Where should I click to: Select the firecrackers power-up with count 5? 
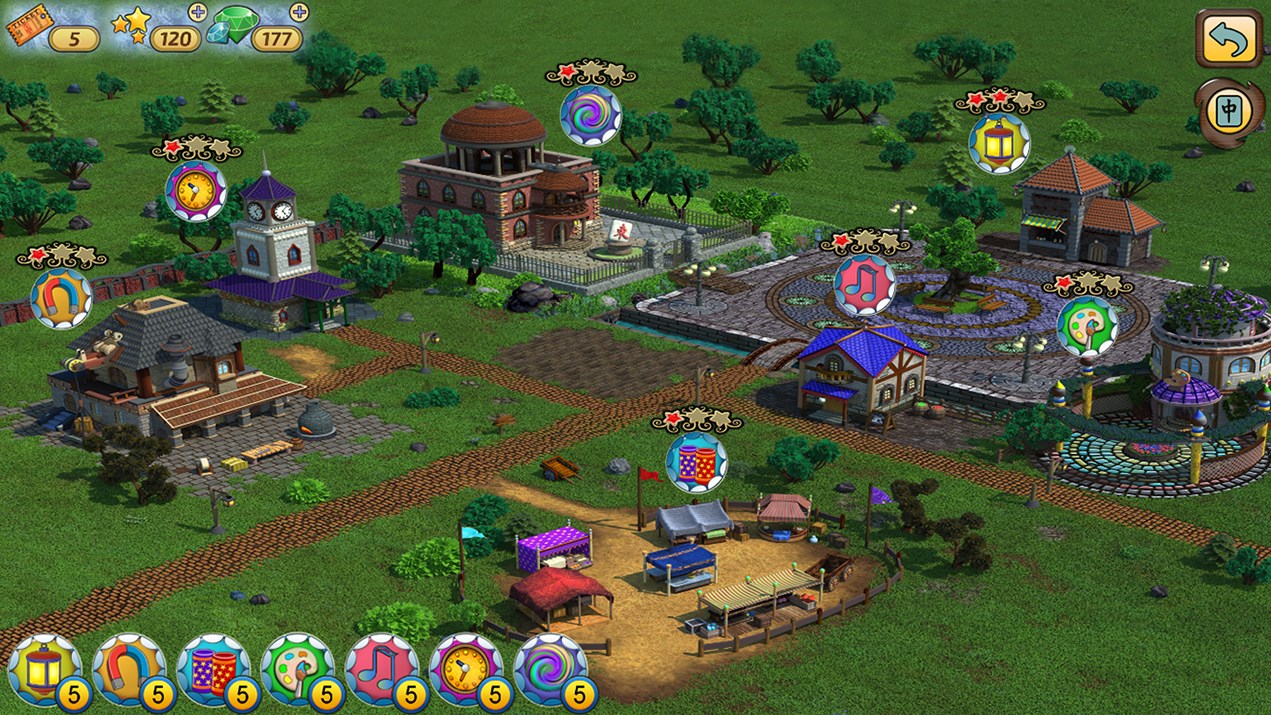pos(213,670)
